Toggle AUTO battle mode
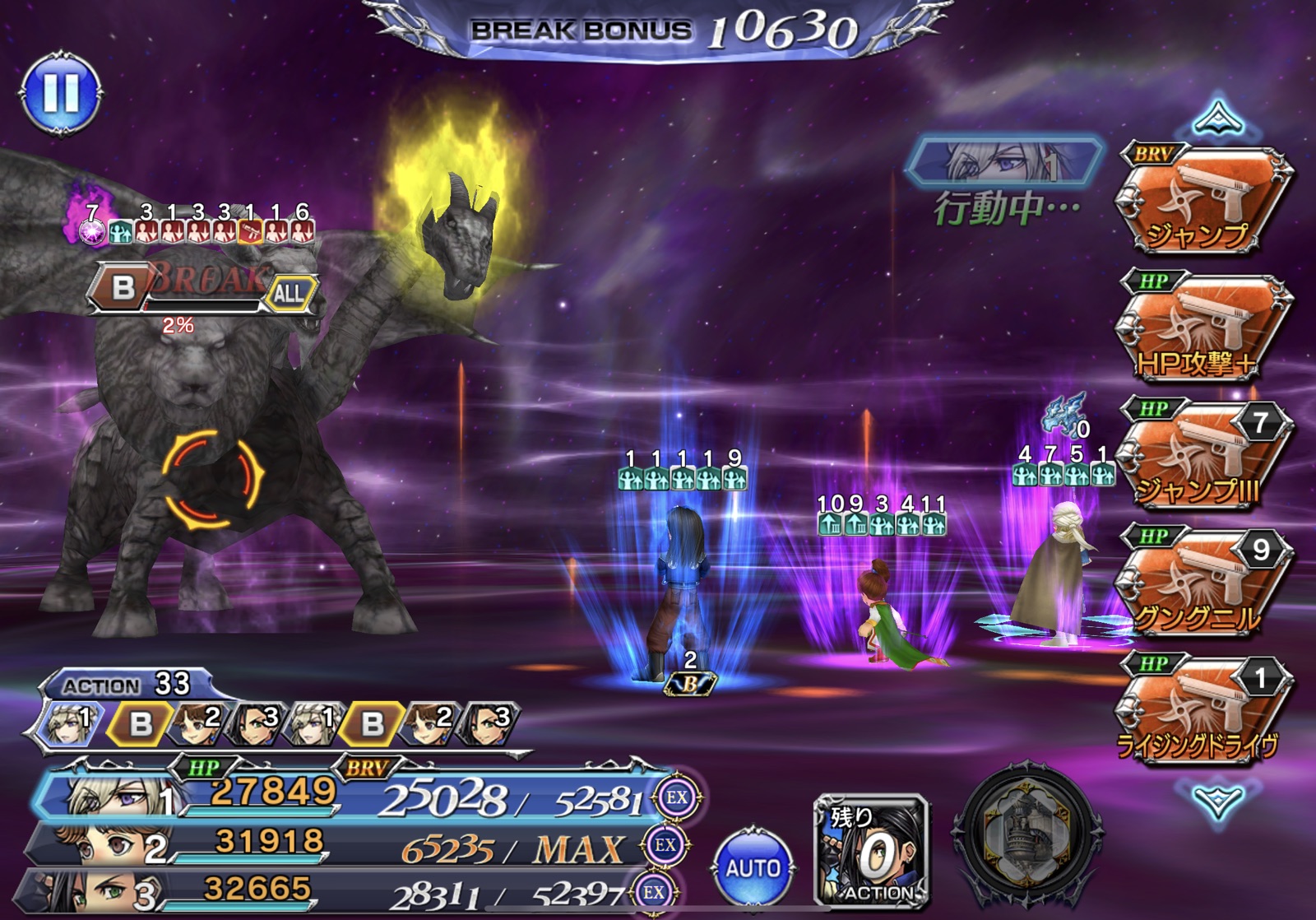The image size is (1316, 920). (x=753, y=867)
